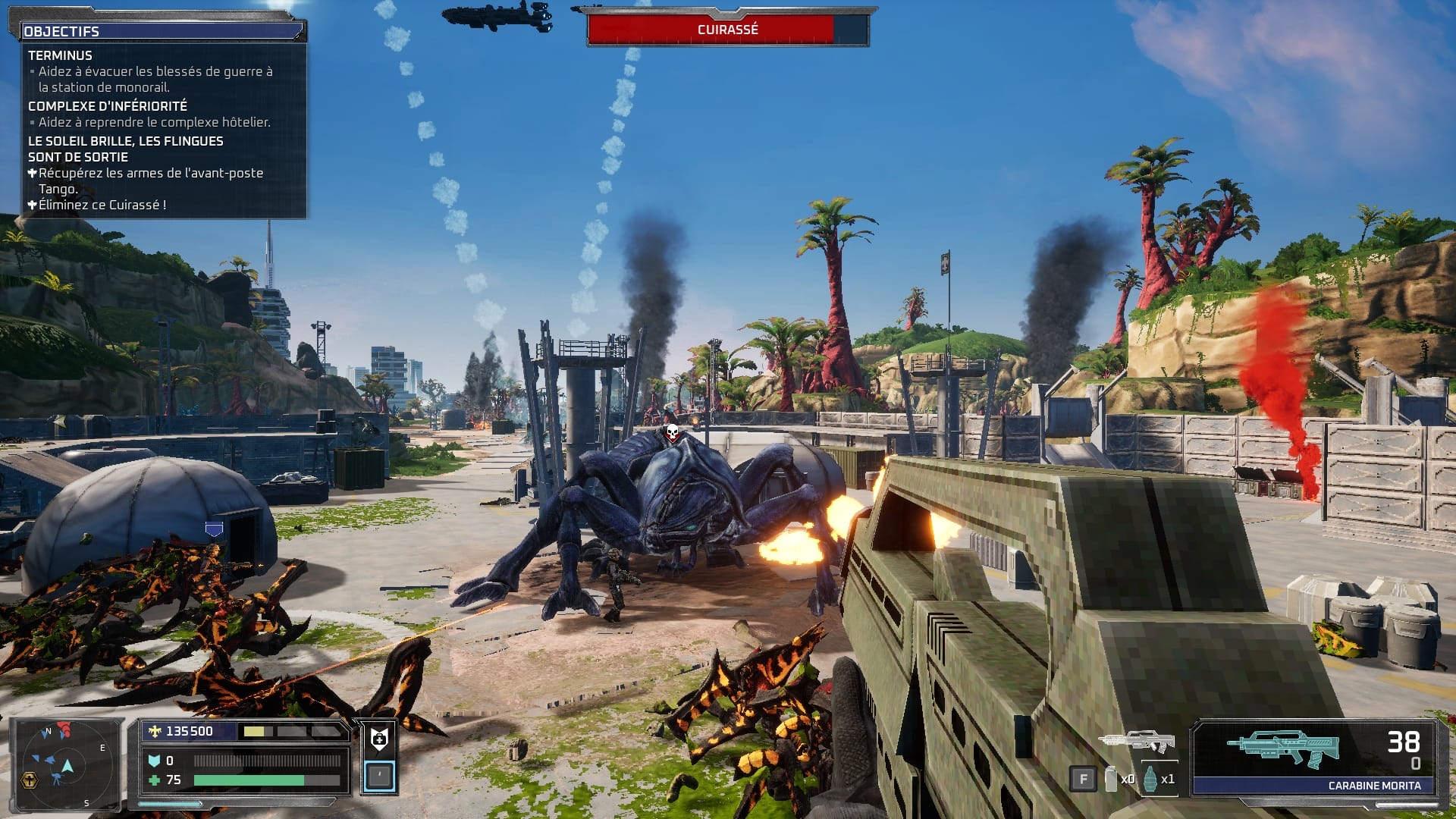The image size is (1456, 819).
Task: Collapse the TERMINUS objective entry
Action: [x=59, y=55]
